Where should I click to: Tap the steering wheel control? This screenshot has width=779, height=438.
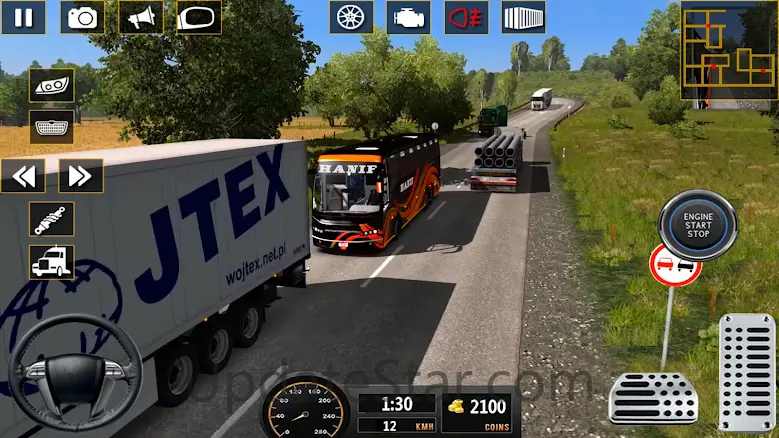(x=74, y=372)
